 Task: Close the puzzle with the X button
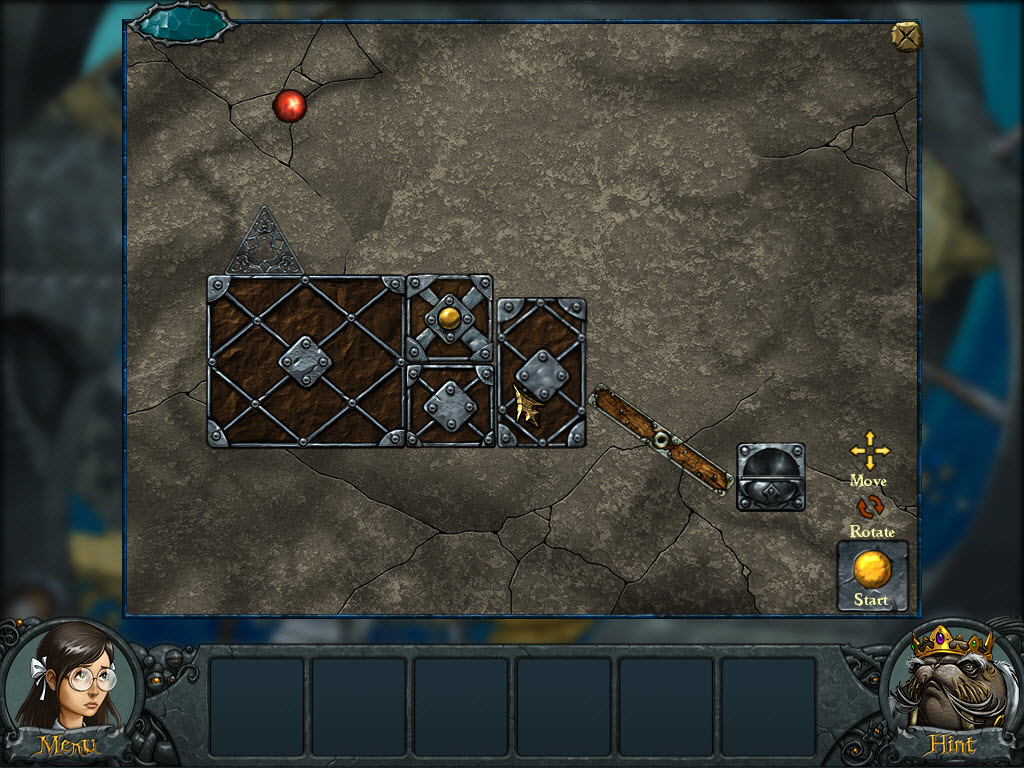point(905,37)
